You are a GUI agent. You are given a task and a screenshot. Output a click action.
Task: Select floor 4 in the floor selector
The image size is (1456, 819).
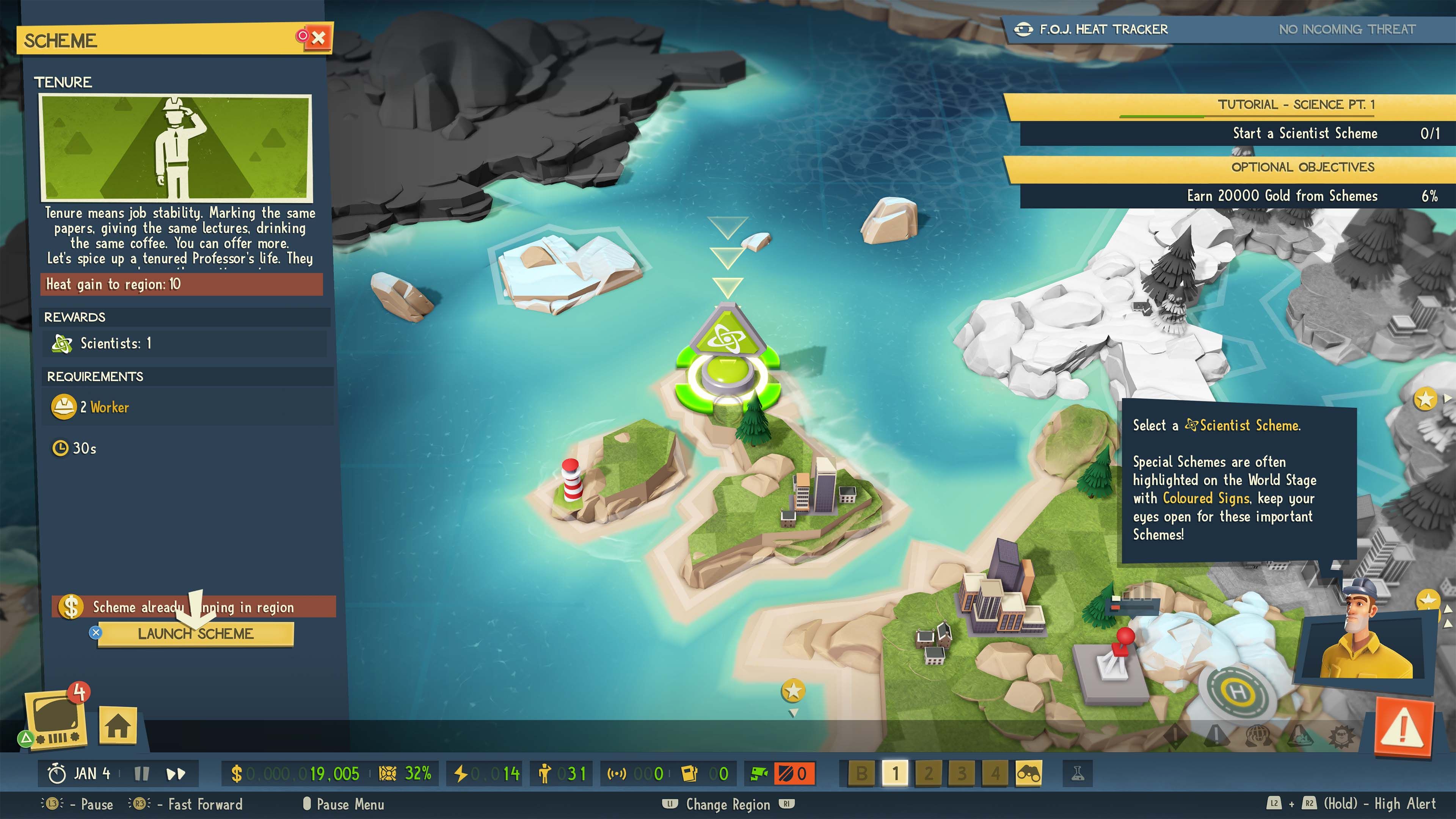coord(995,773)
